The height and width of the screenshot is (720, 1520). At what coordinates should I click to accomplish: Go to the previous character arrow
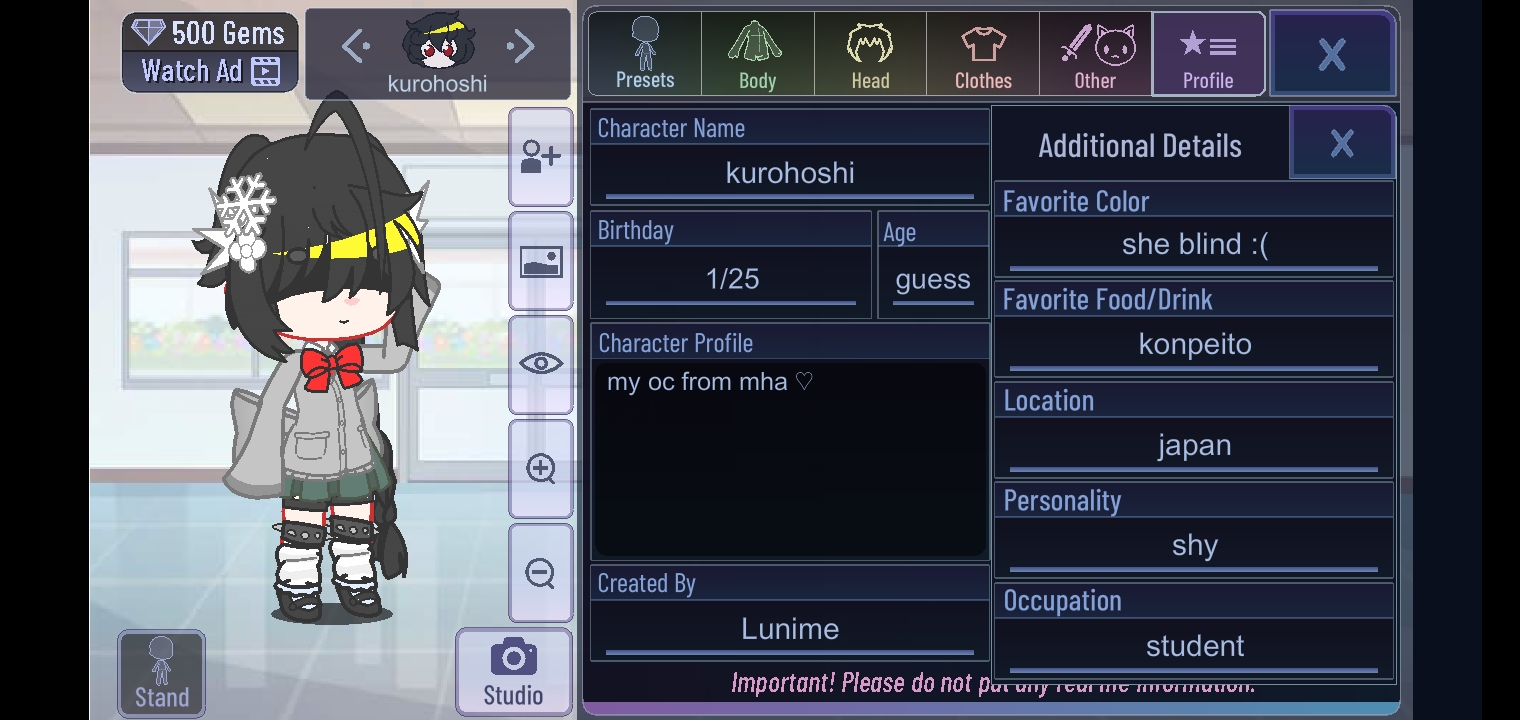[355, 46]
